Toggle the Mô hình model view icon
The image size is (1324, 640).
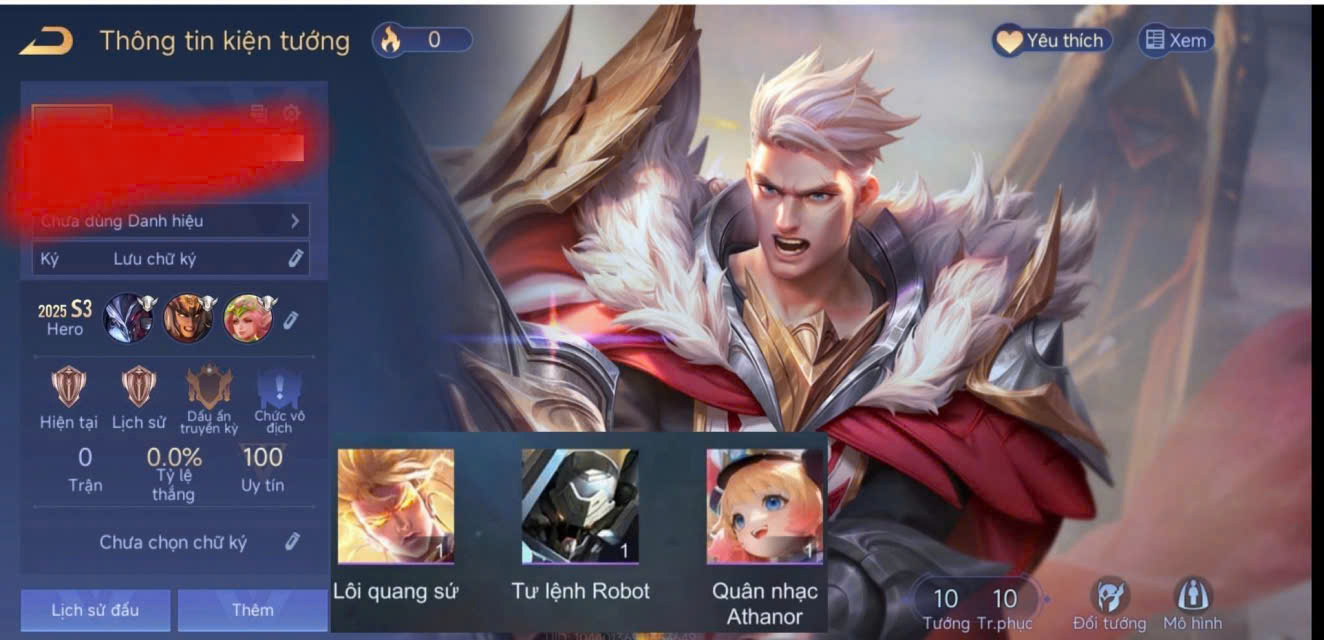[x=1192, y=597]
